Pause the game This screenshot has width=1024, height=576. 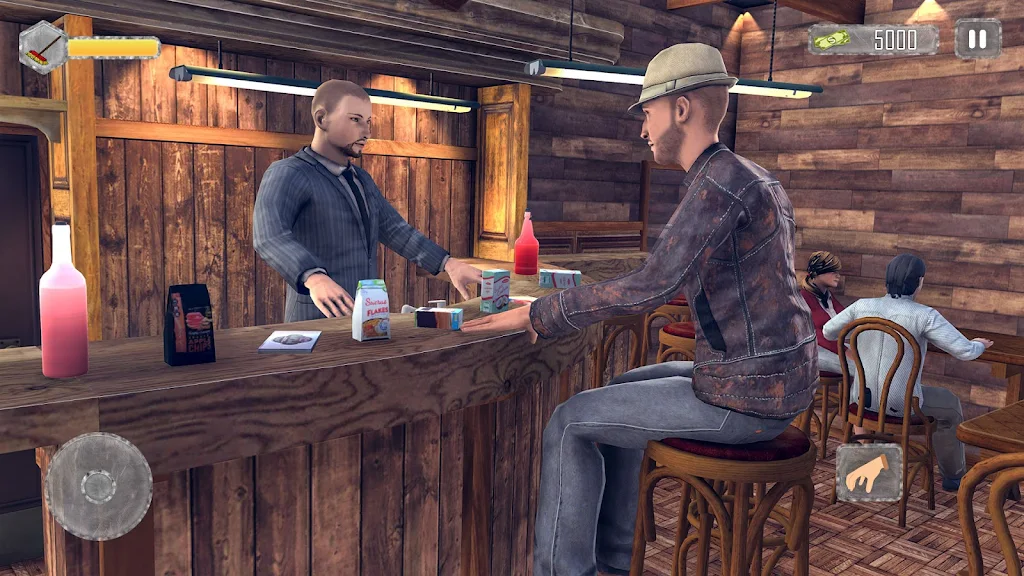coord(977,39)
